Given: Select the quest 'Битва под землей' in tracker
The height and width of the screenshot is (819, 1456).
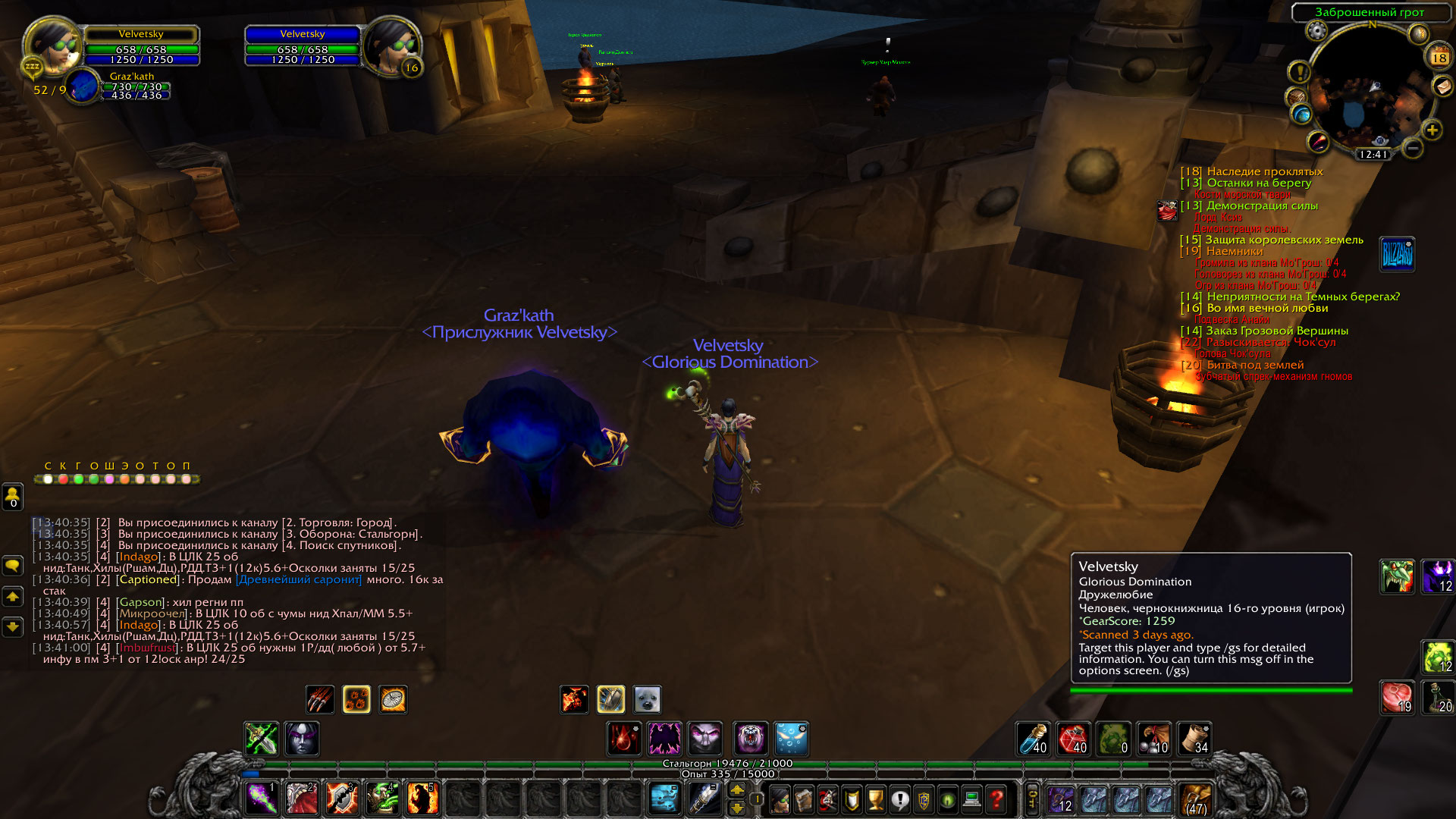Looking at the screenshot, I should 1255,365.
